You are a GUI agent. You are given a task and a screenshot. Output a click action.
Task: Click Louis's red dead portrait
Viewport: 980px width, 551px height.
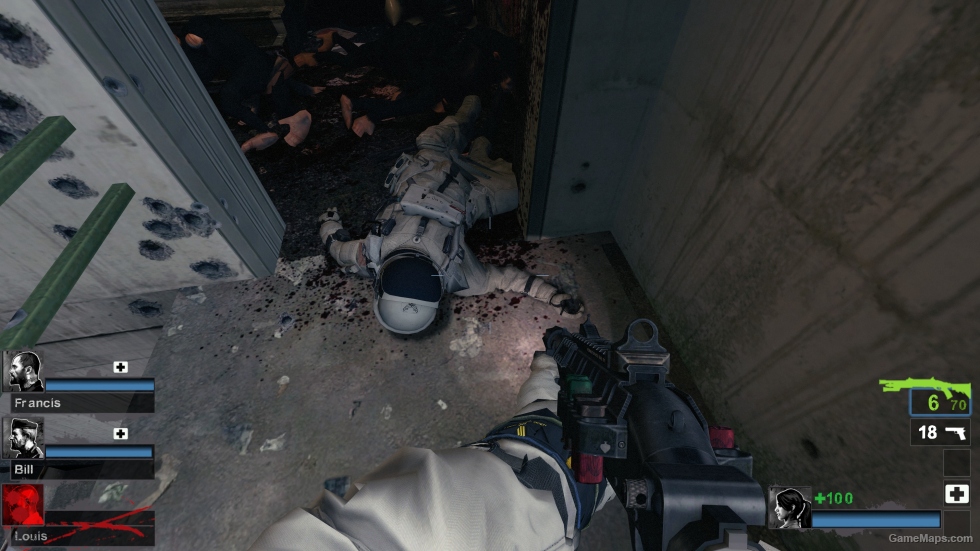coord(23,506)
